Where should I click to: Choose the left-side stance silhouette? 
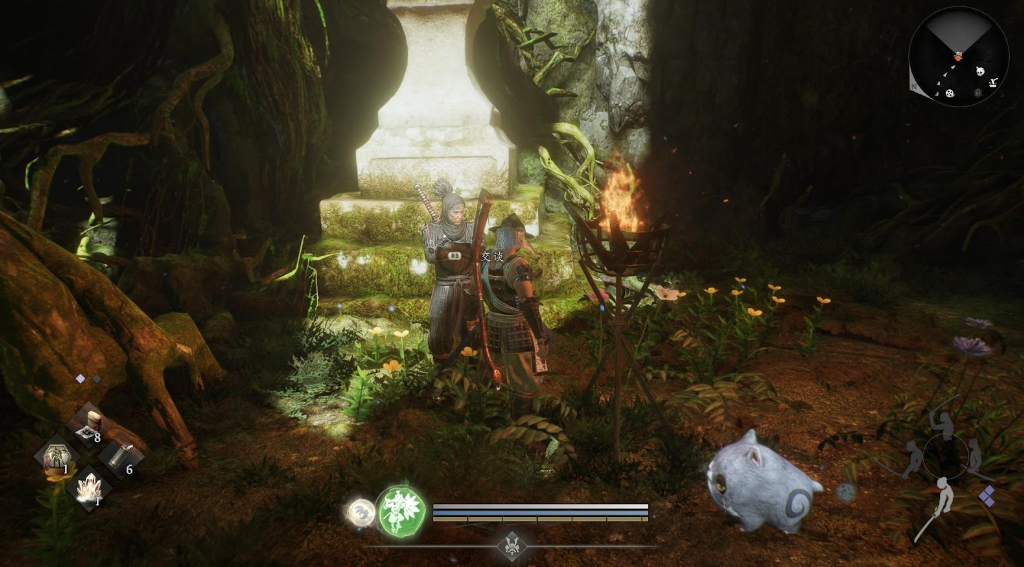click(x=912, y=459)
